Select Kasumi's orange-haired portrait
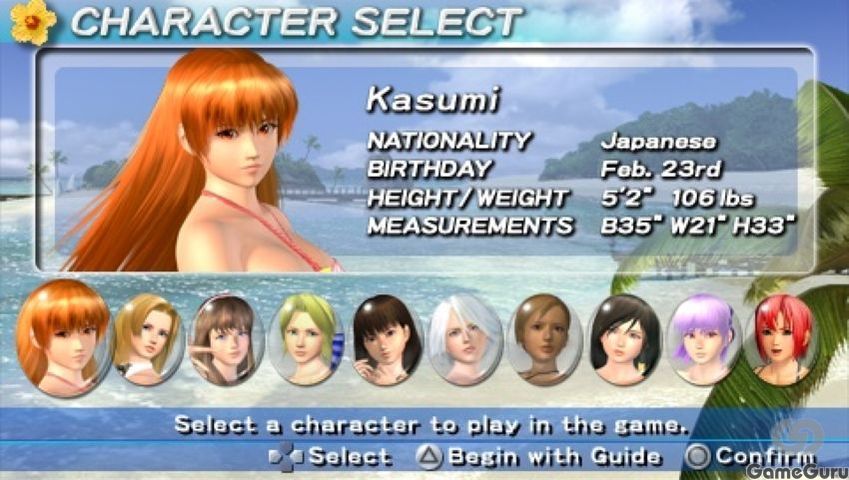 click(63, 335)
